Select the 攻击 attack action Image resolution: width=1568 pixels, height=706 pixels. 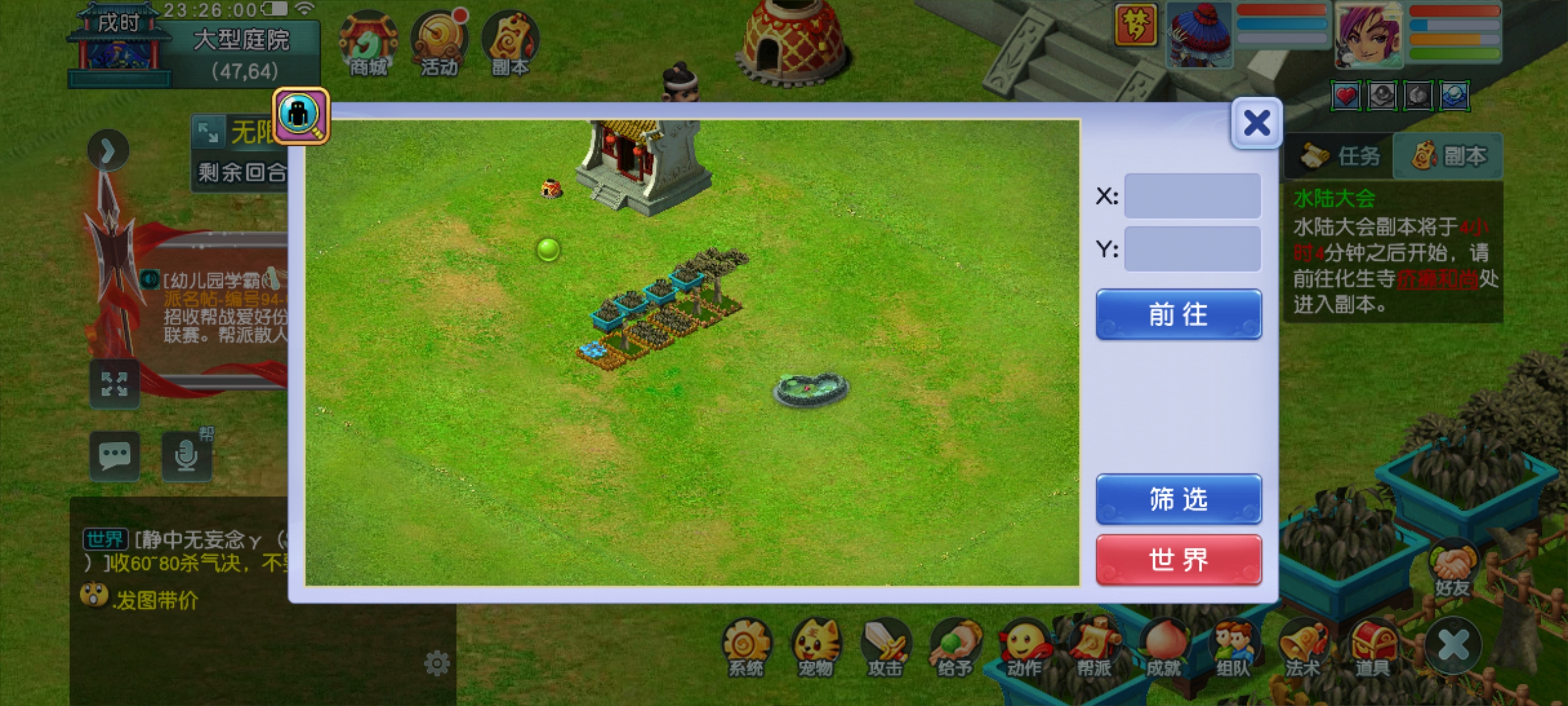[x=885, y=648]
